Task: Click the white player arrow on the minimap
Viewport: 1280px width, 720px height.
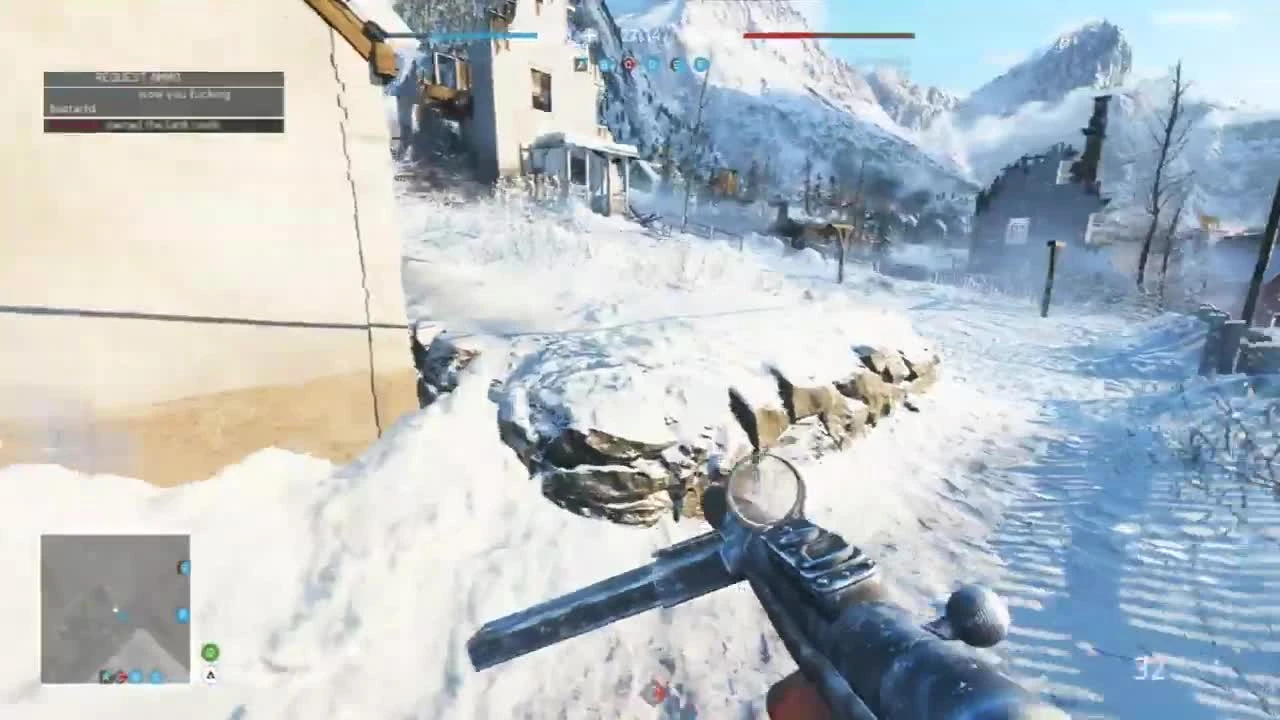Action: coord(116,609)
